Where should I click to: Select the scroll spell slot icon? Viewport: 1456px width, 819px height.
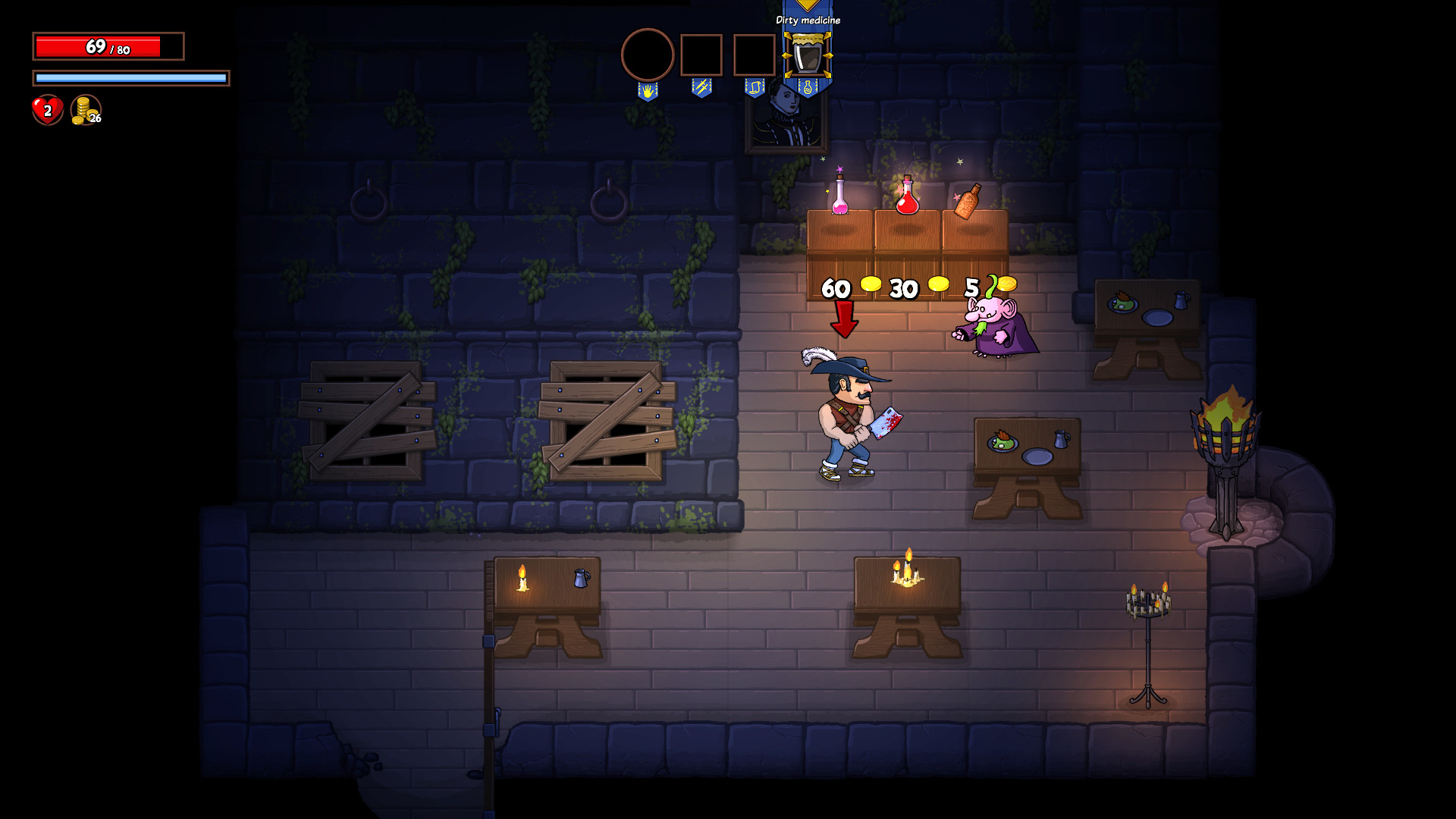(x=755, y=89)
